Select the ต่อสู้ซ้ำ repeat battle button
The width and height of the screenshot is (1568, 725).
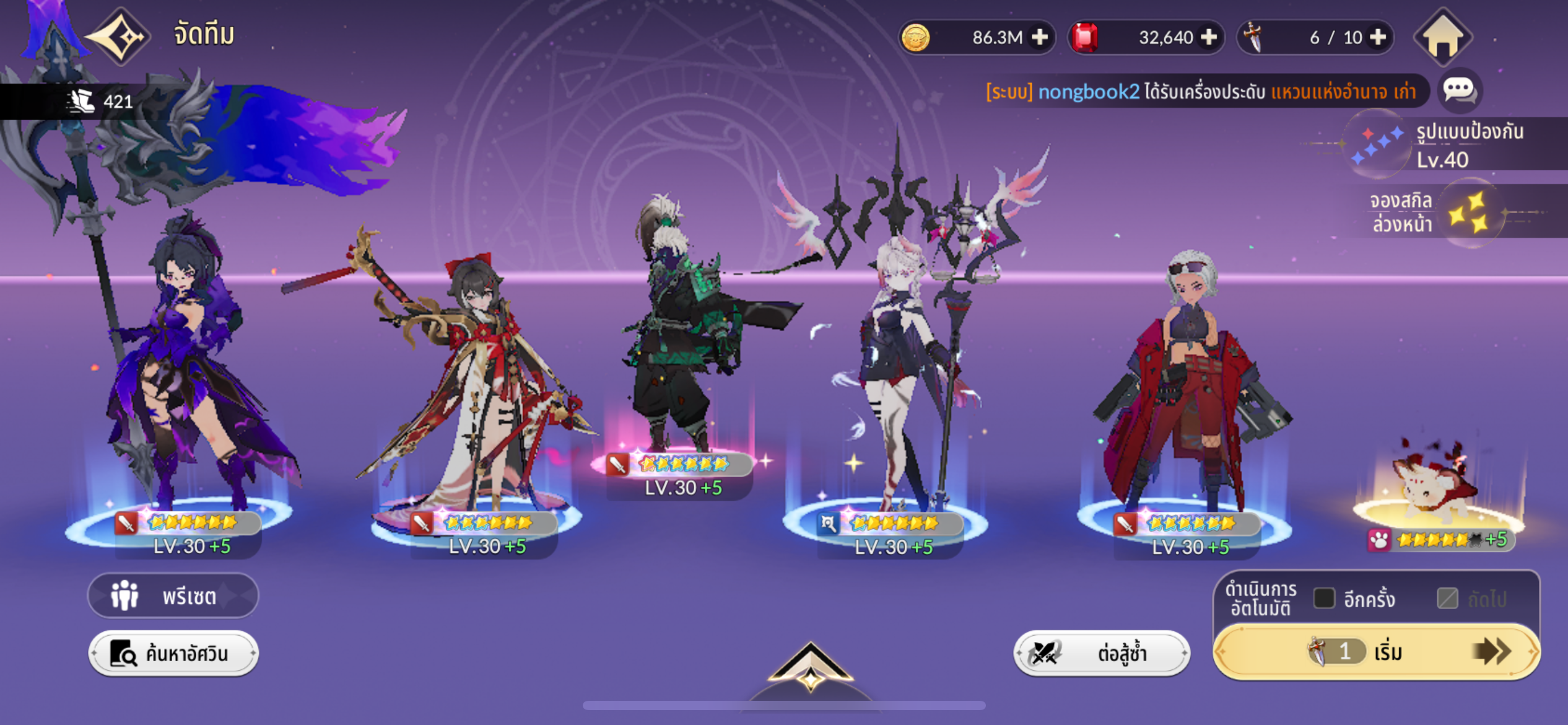click(1101, 653)
